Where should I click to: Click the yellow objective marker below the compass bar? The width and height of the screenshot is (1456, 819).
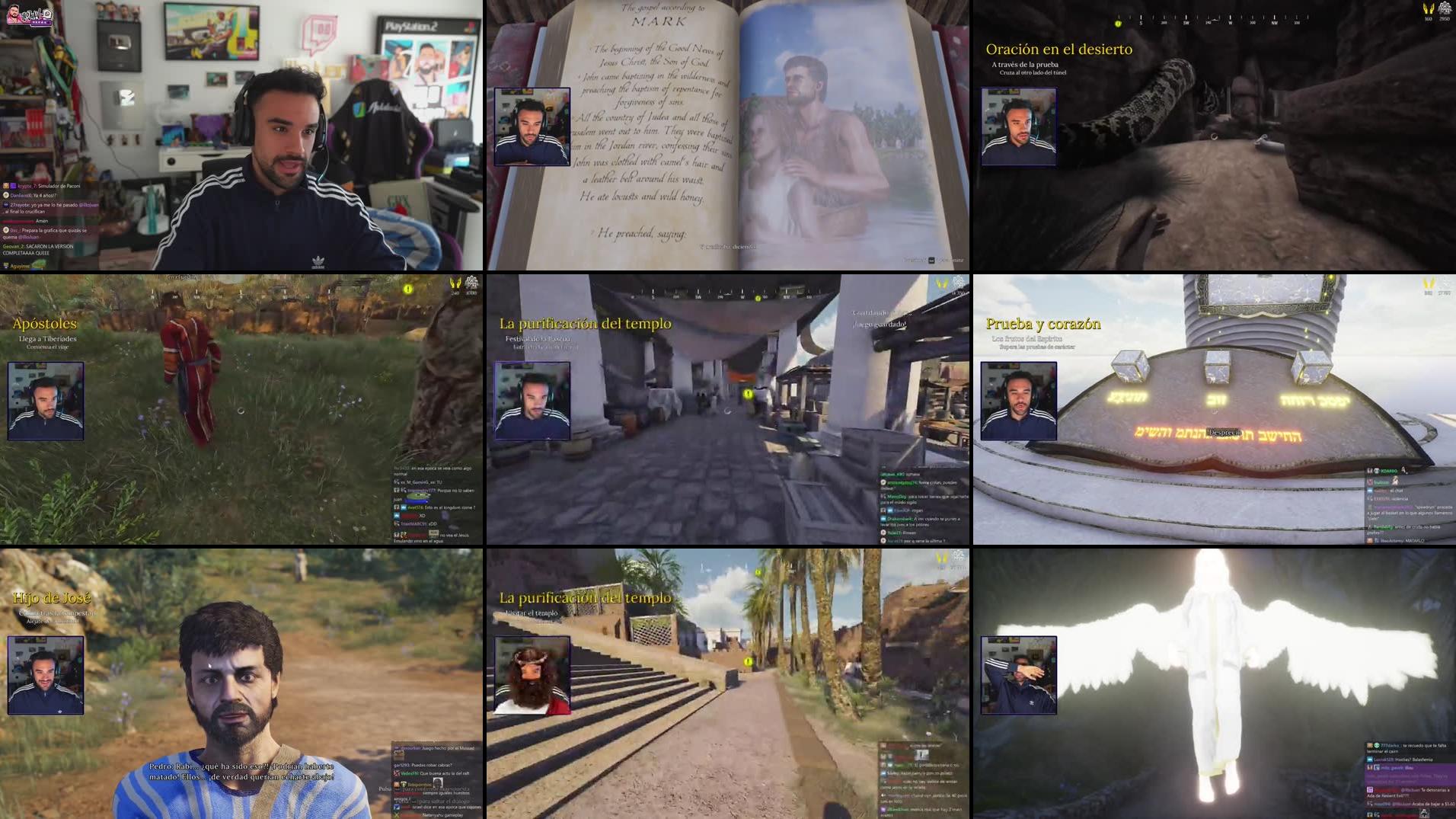tap(1119, 24)
